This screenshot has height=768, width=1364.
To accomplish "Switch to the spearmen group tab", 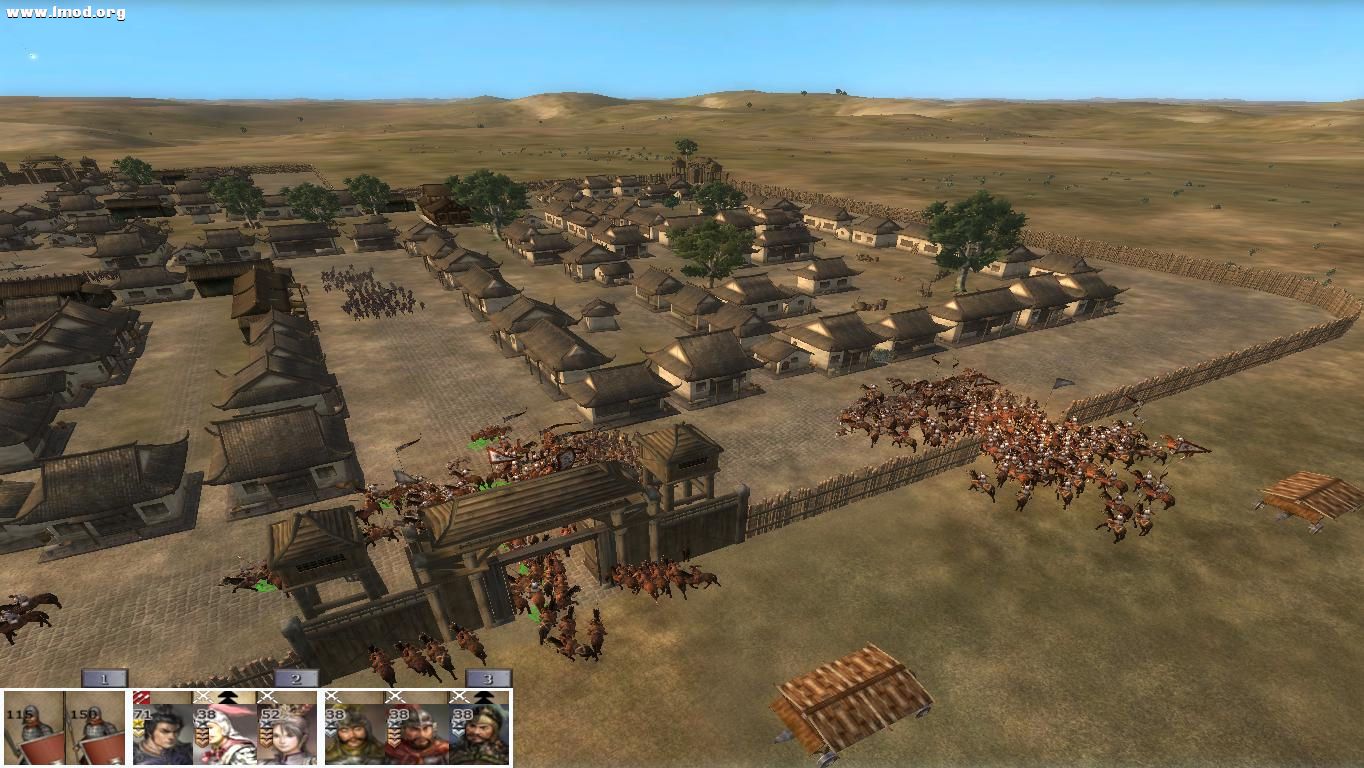I will pyautogui.click(x=103, y=677).
